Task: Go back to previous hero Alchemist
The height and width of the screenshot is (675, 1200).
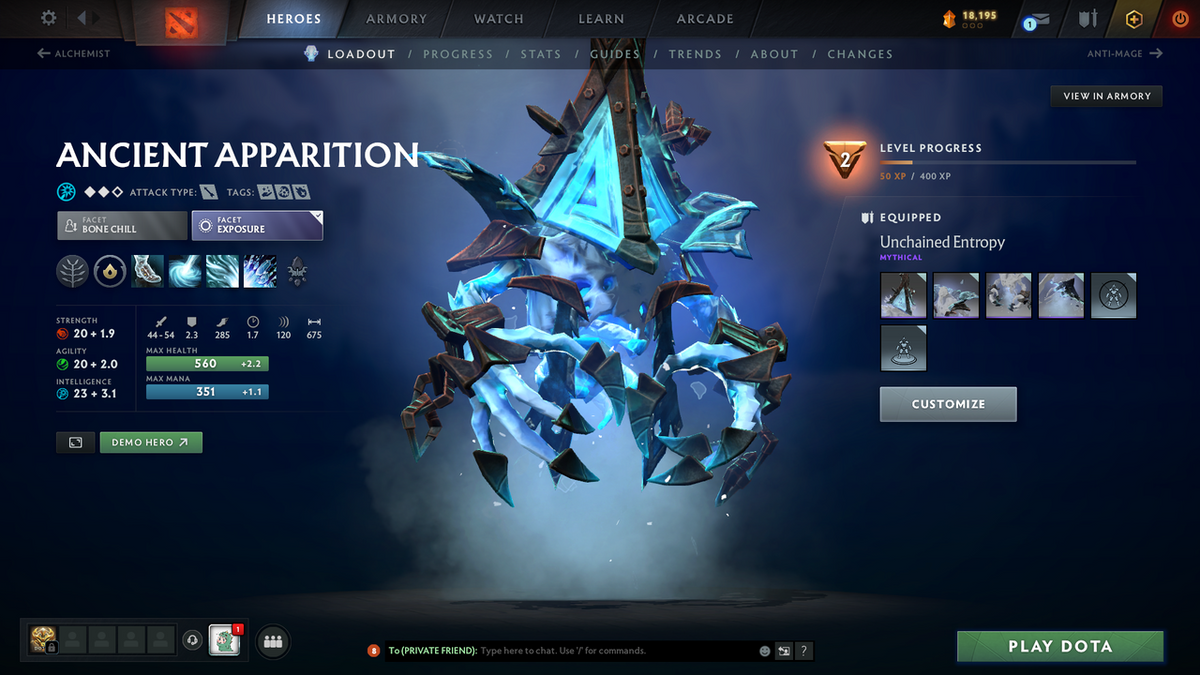Action: pyautogui.click(x=74, y=54)
